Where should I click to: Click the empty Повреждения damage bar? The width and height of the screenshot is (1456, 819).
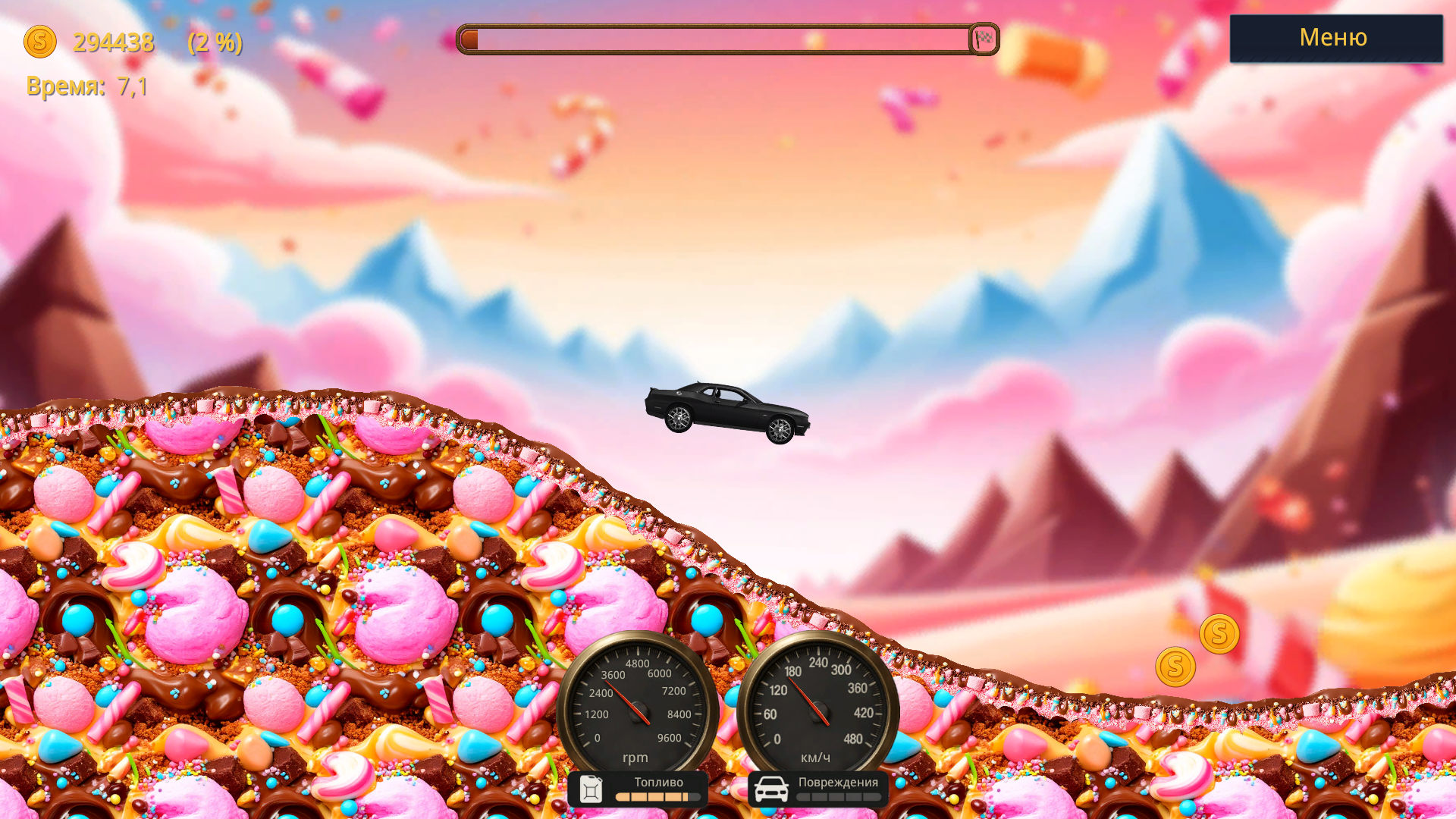click(838, 797)
